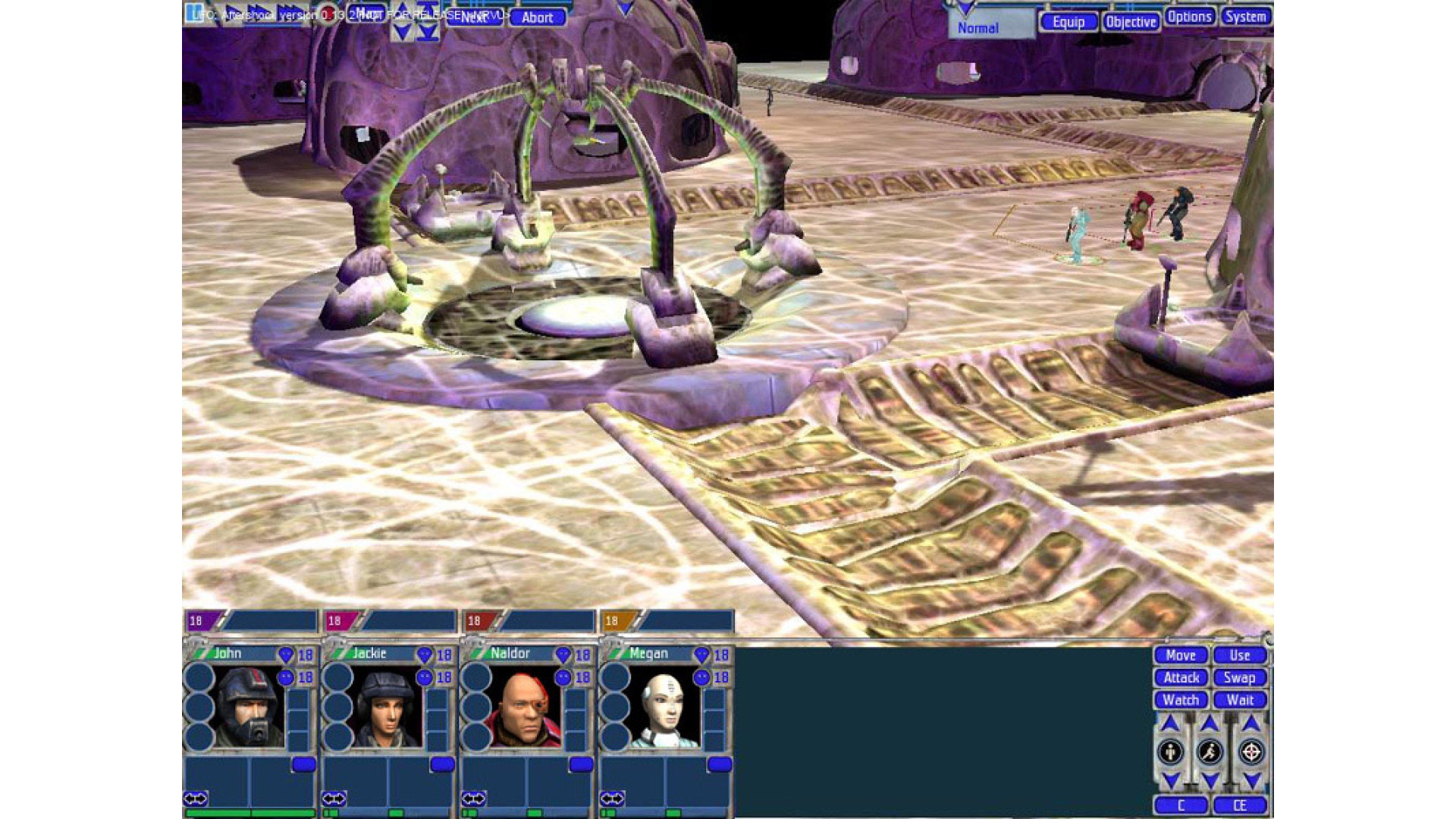The image size is (1456, 819).
Task: Click the C button
Action: coord(1180,805)
